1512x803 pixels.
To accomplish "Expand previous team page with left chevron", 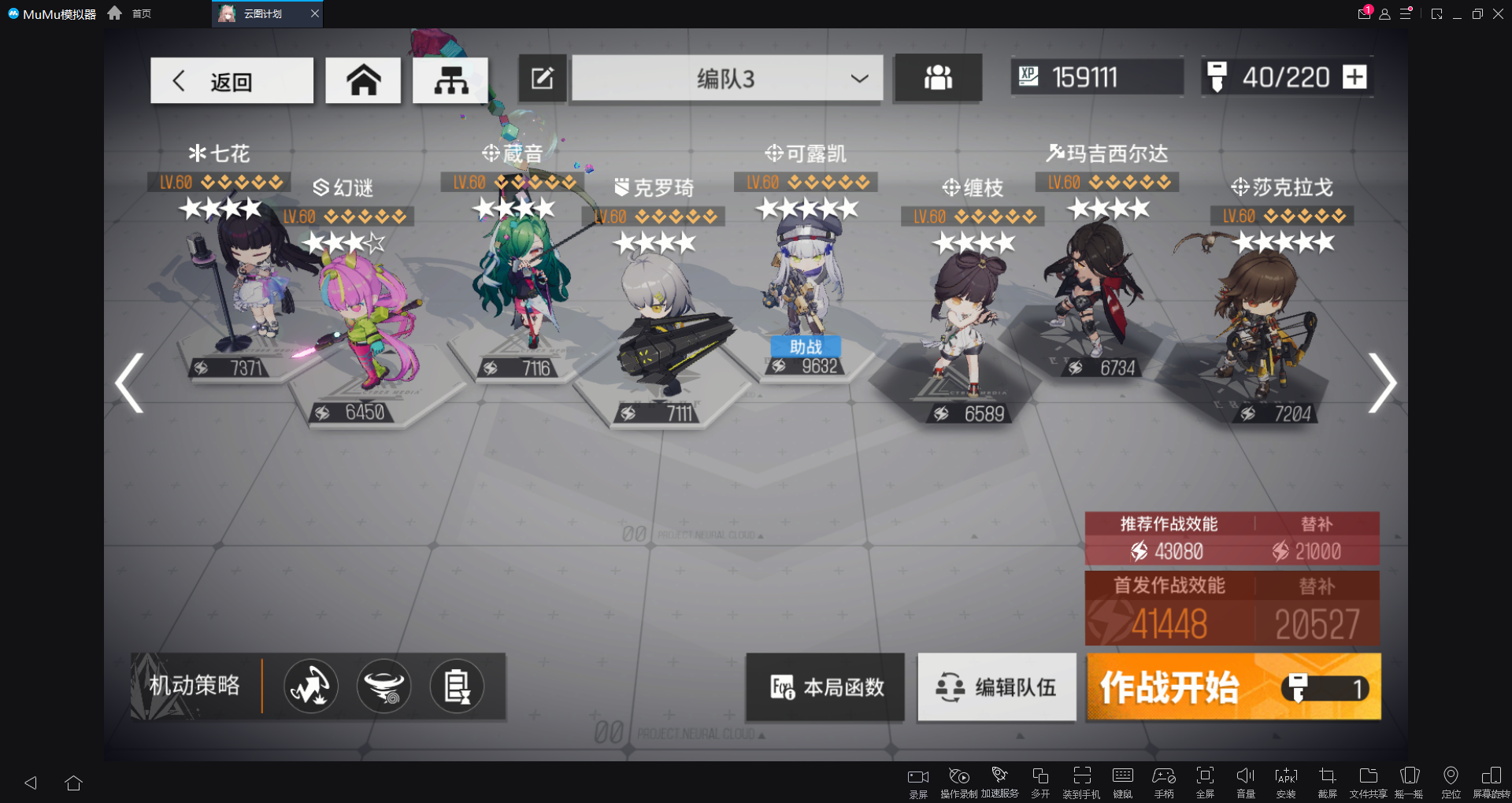I will pos(128,382).
